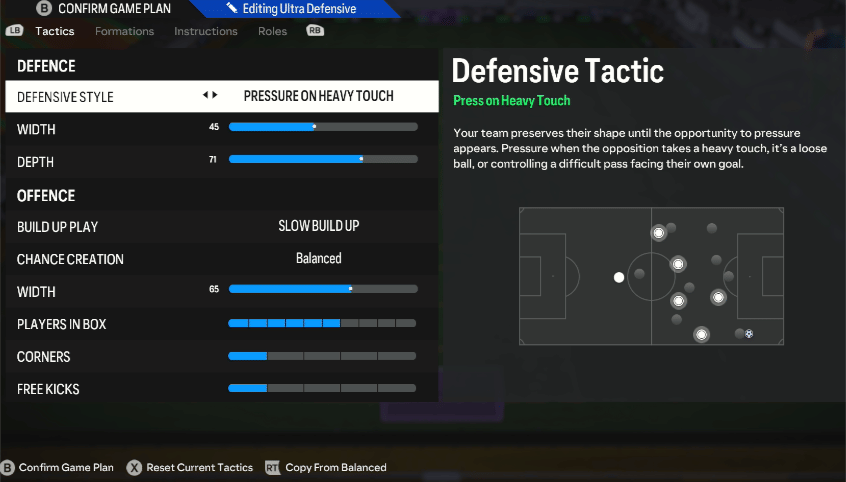Image resolution: width=846 pixels, height=482 pixels.
Task: Click the Defensive Style left-right arrows
Action: pyautogui.click(x=210, y=96)
